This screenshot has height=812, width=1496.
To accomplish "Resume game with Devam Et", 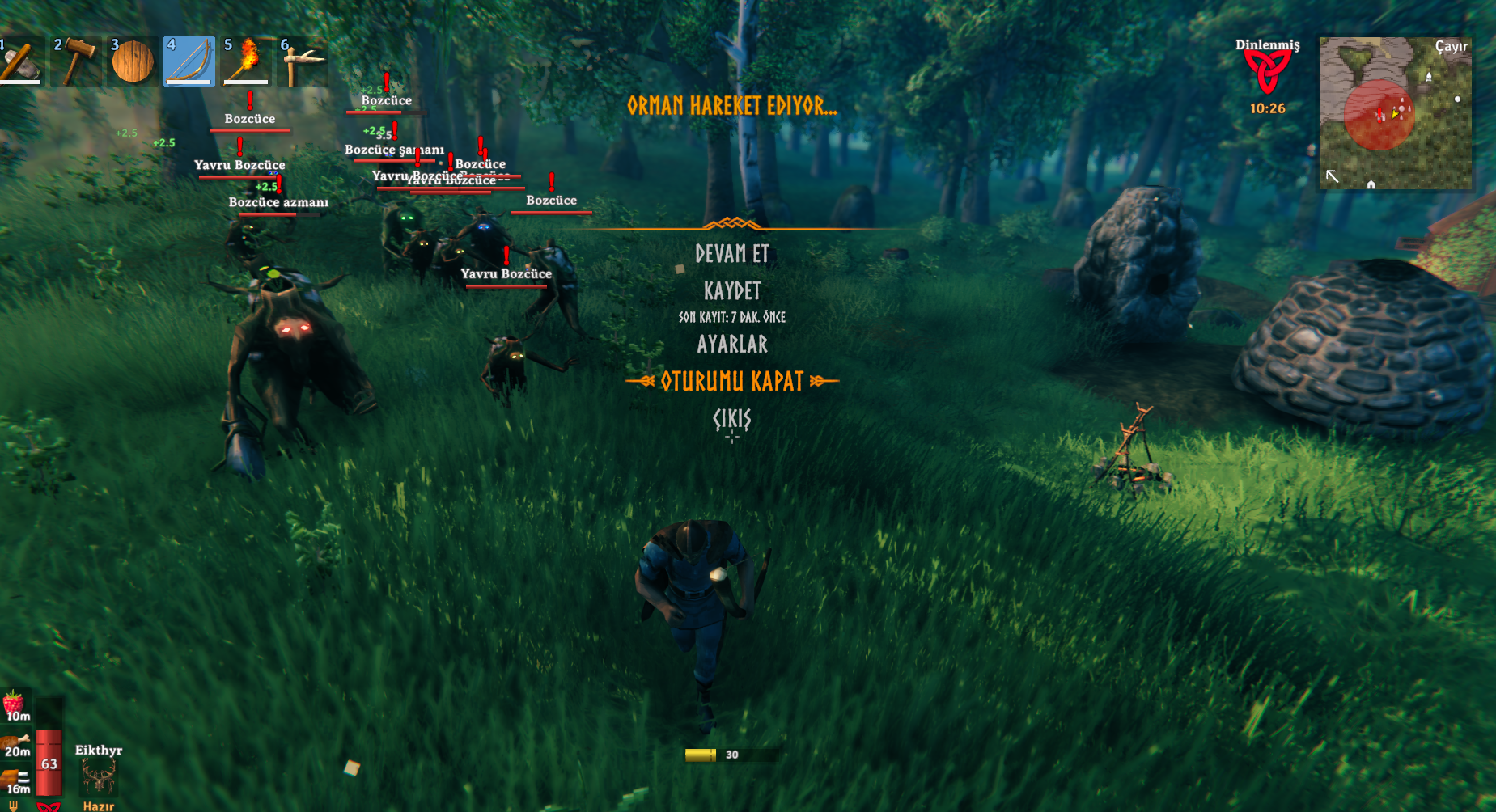I will [x=732, y=254].
